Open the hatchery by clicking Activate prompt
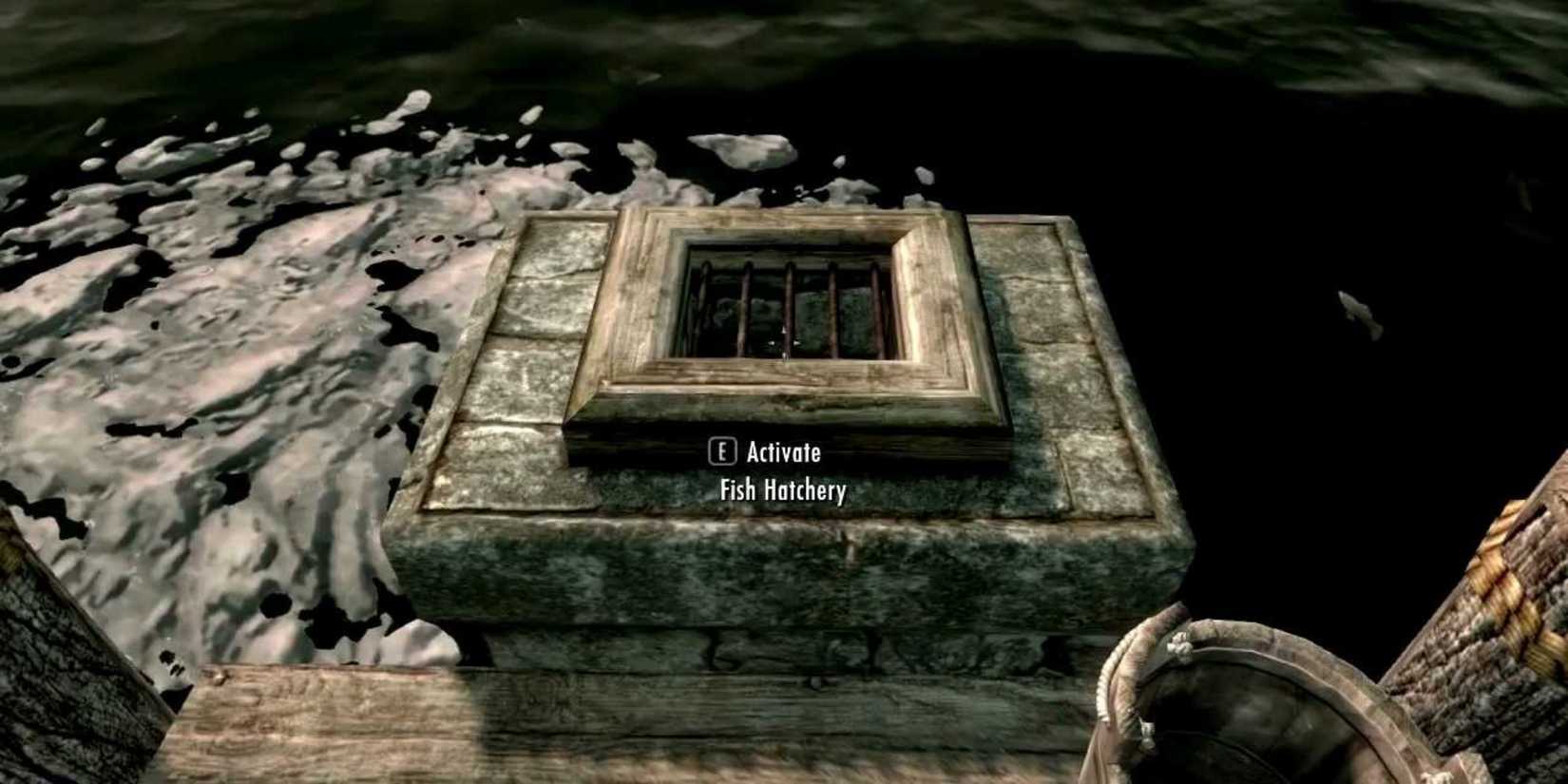The image size is (1568, 784). [x=770, y=453]
